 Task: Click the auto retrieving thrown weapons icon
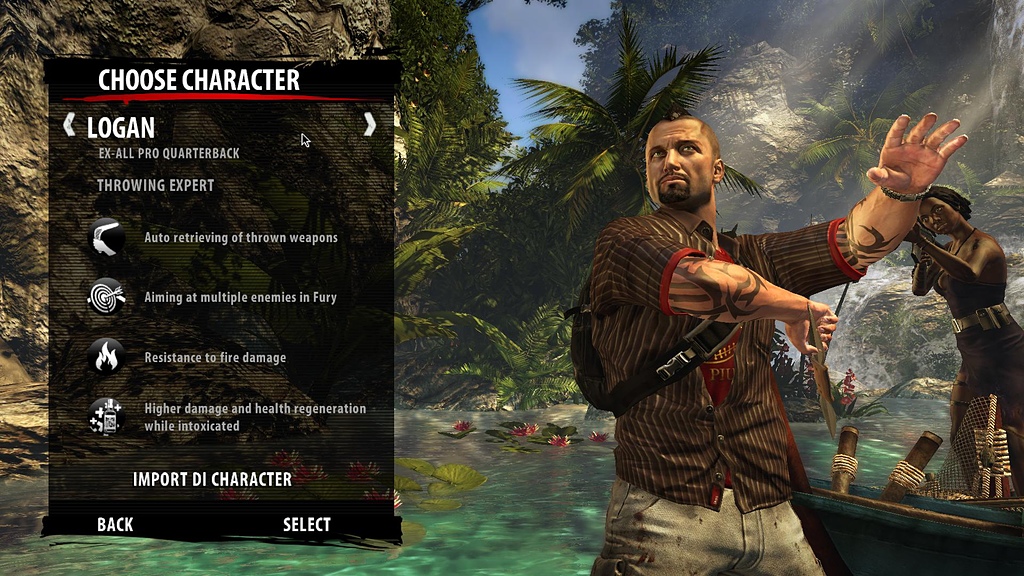point(106,238)
